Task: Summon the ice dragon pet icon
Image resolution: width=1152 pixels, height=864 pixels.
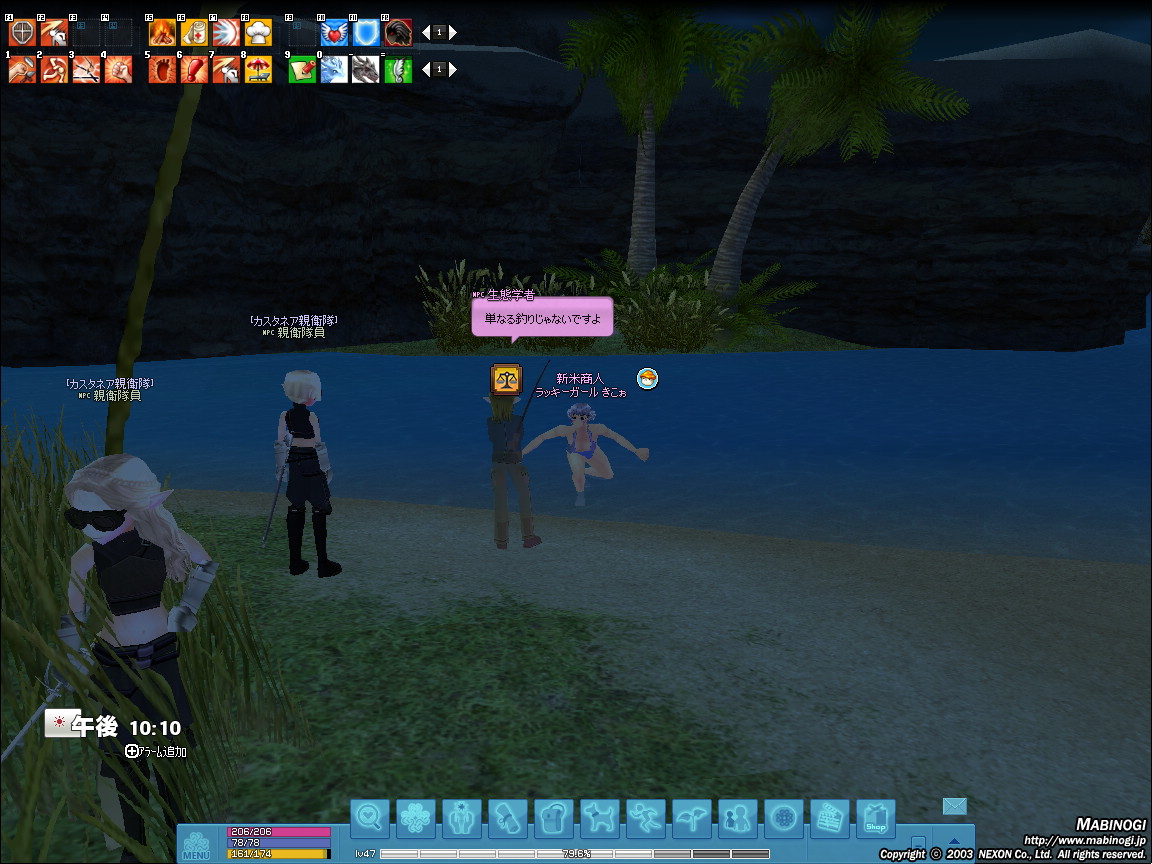Action: click(334, 70)
